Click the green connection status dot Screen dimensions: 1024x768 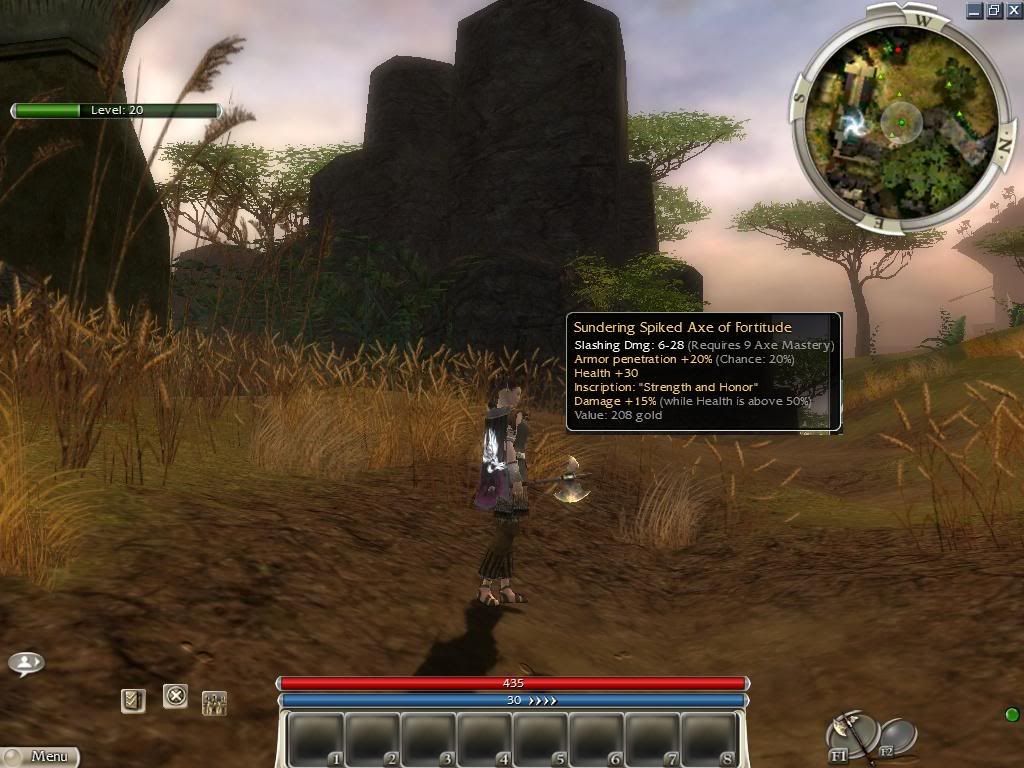1011,714
